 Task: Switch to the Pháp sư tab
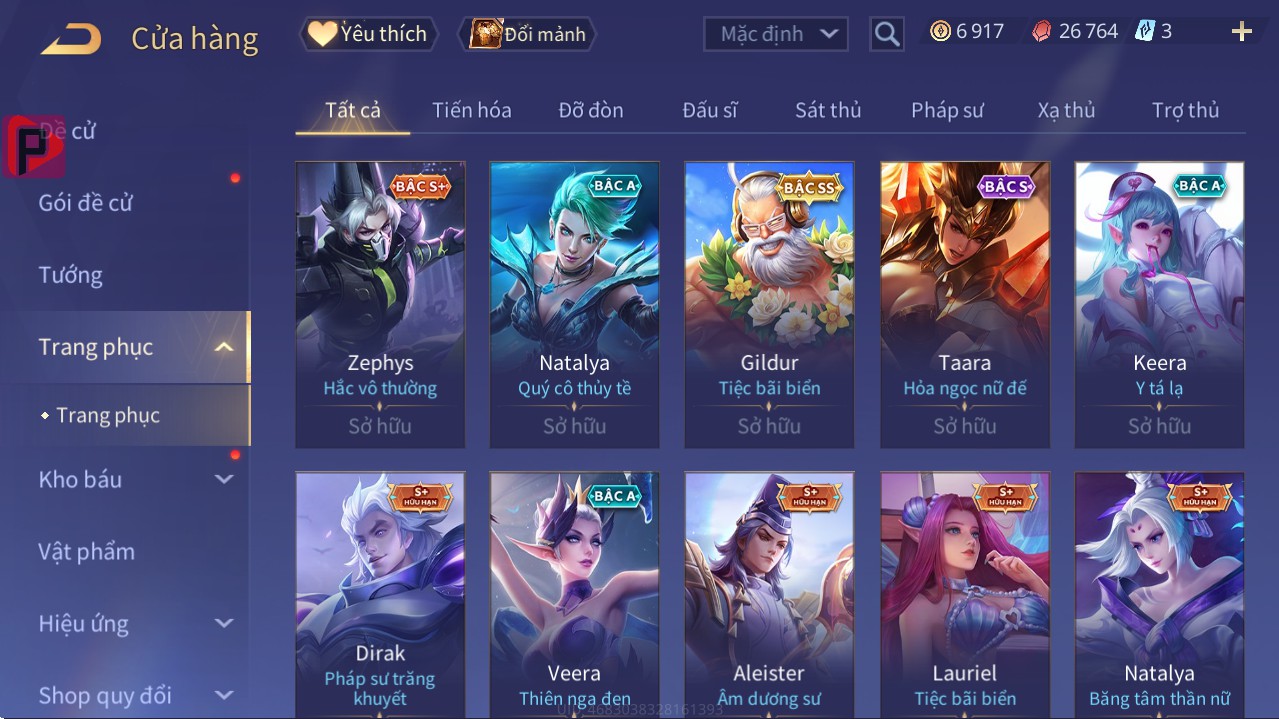click(947, 110)
